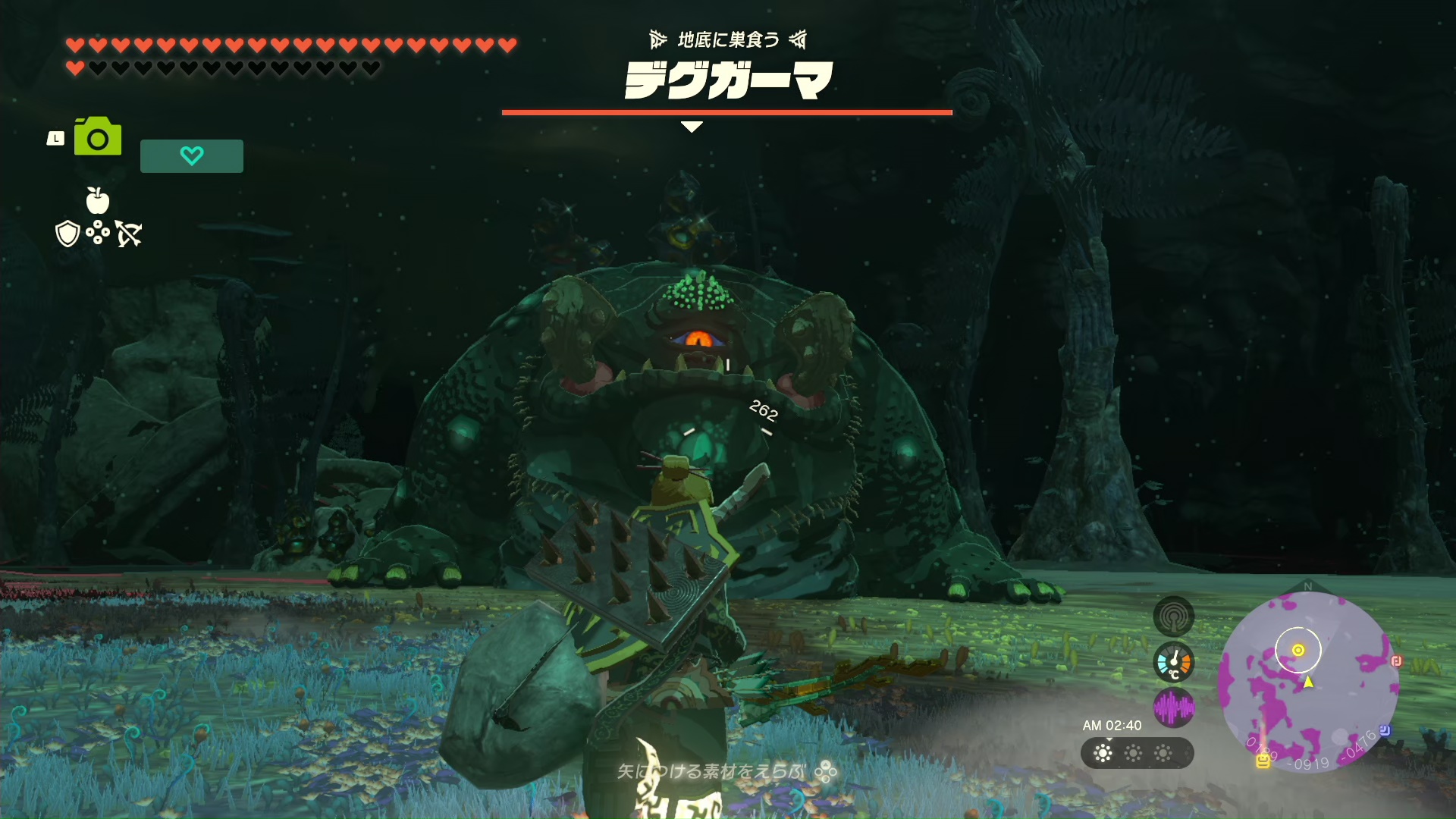The image size is (1456, 819).
Task: Choose the shield quick-select icon
Action: [67, 234]
